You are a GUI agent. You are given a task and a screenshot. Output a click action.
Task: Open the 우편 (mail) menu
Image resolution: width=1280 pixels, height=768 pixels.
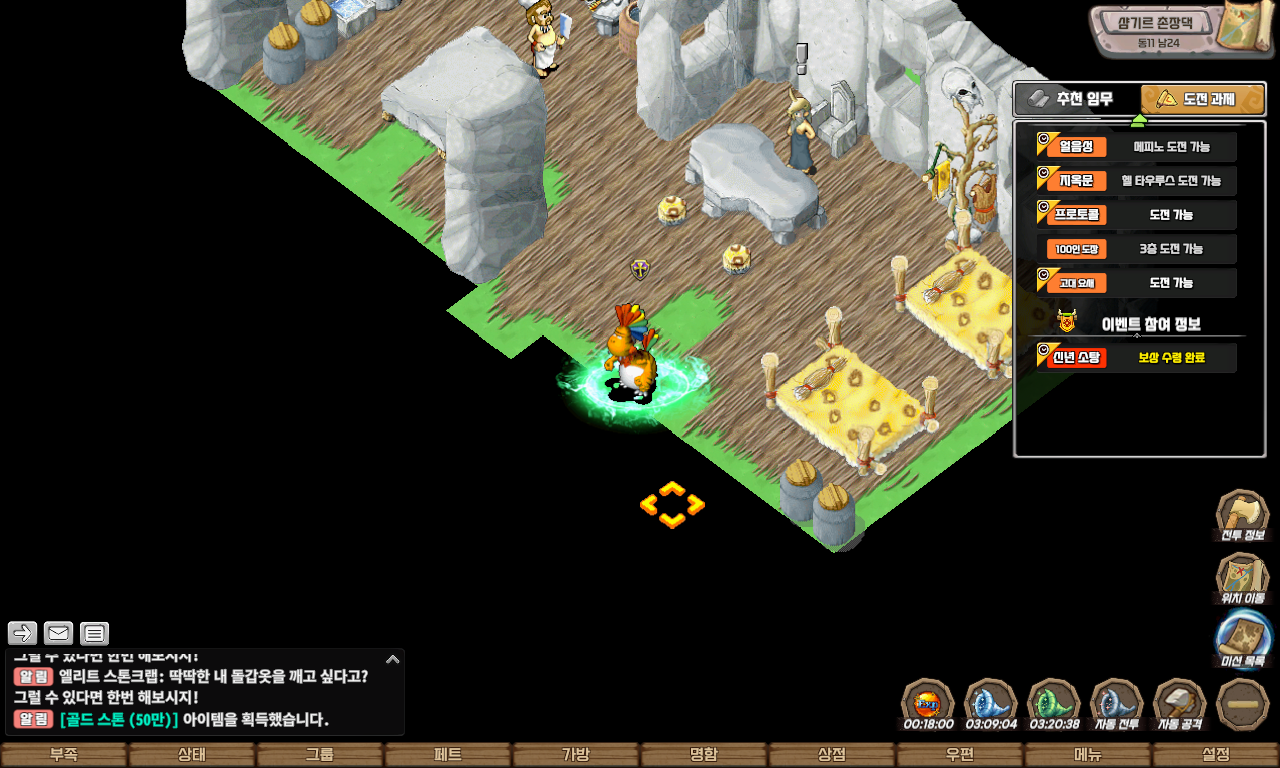click(960, 755)
